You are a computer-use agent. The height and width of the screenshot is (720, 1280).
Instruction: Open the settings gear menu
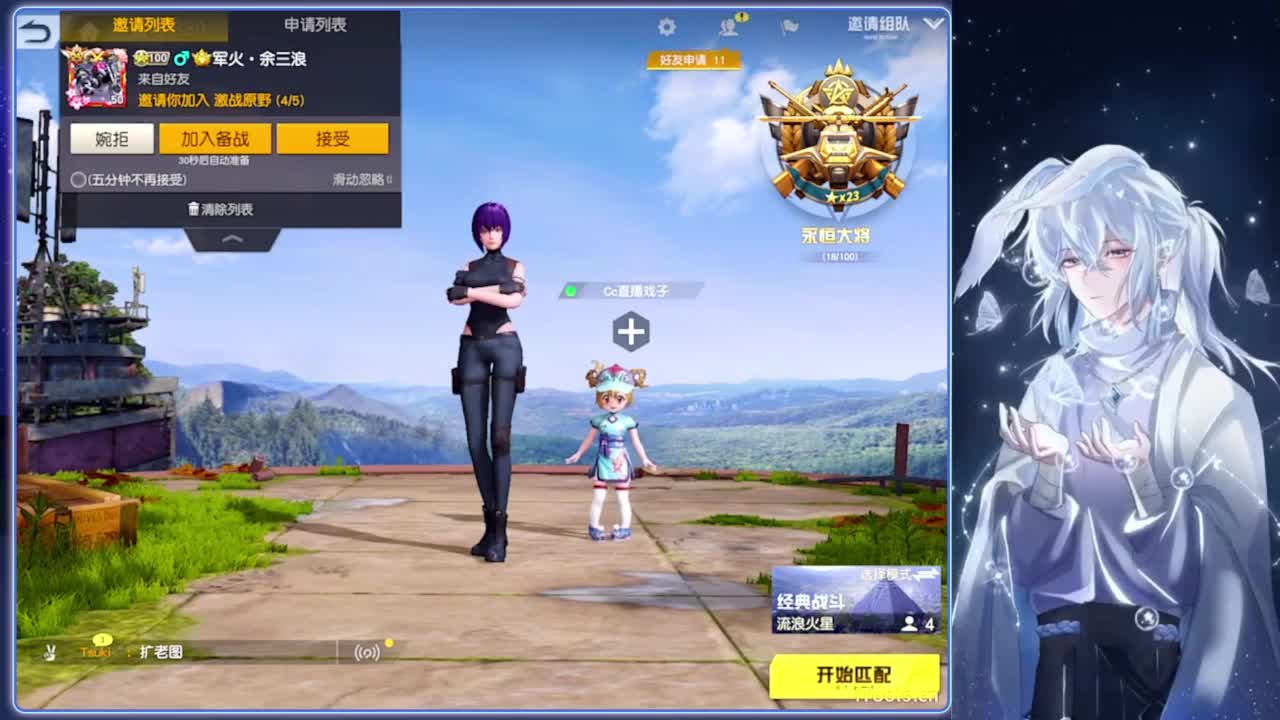tap(666, 27)
